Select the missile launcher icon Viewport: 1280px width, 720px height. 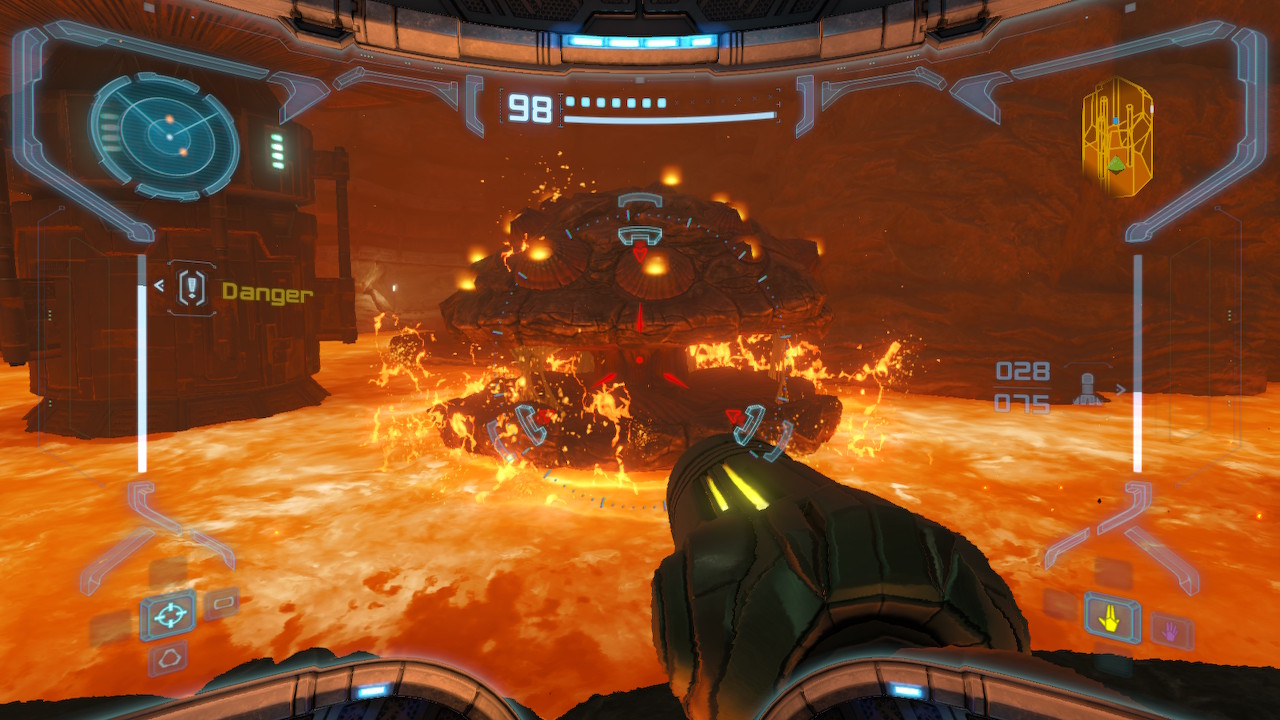point(1089,387)
